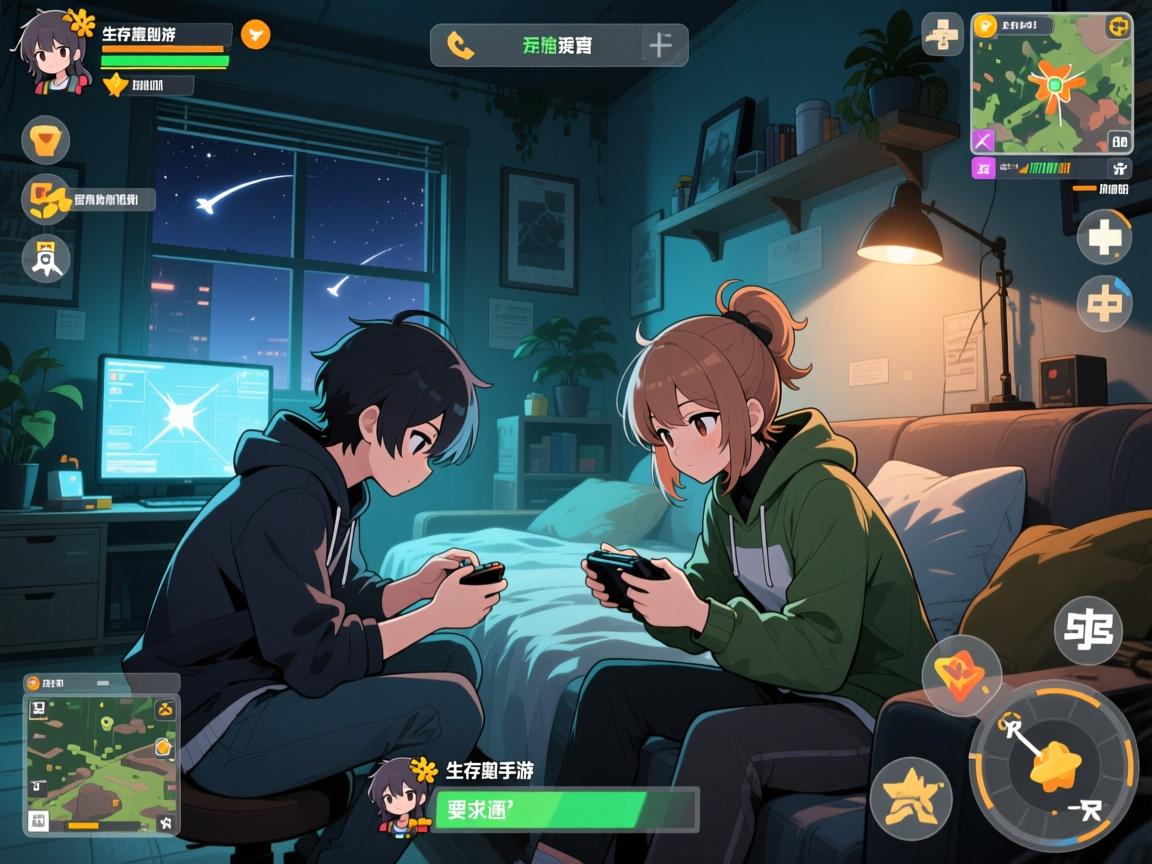Click the orange bird badge beside the name
This screenshot has width=1152, height=864.
[x=255, y=35]
